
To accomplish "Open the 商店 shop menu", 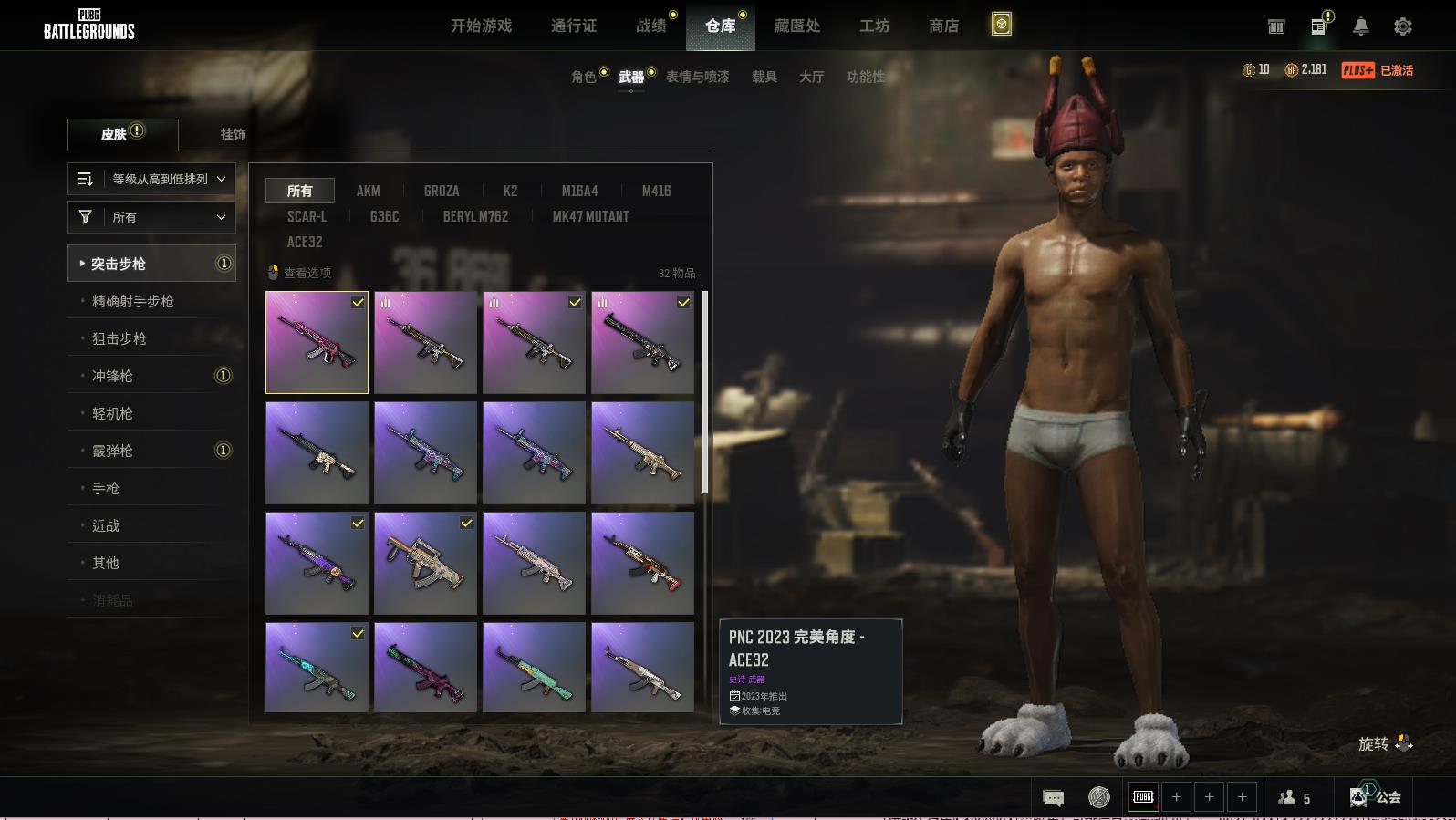I will (x=943, y=26).
